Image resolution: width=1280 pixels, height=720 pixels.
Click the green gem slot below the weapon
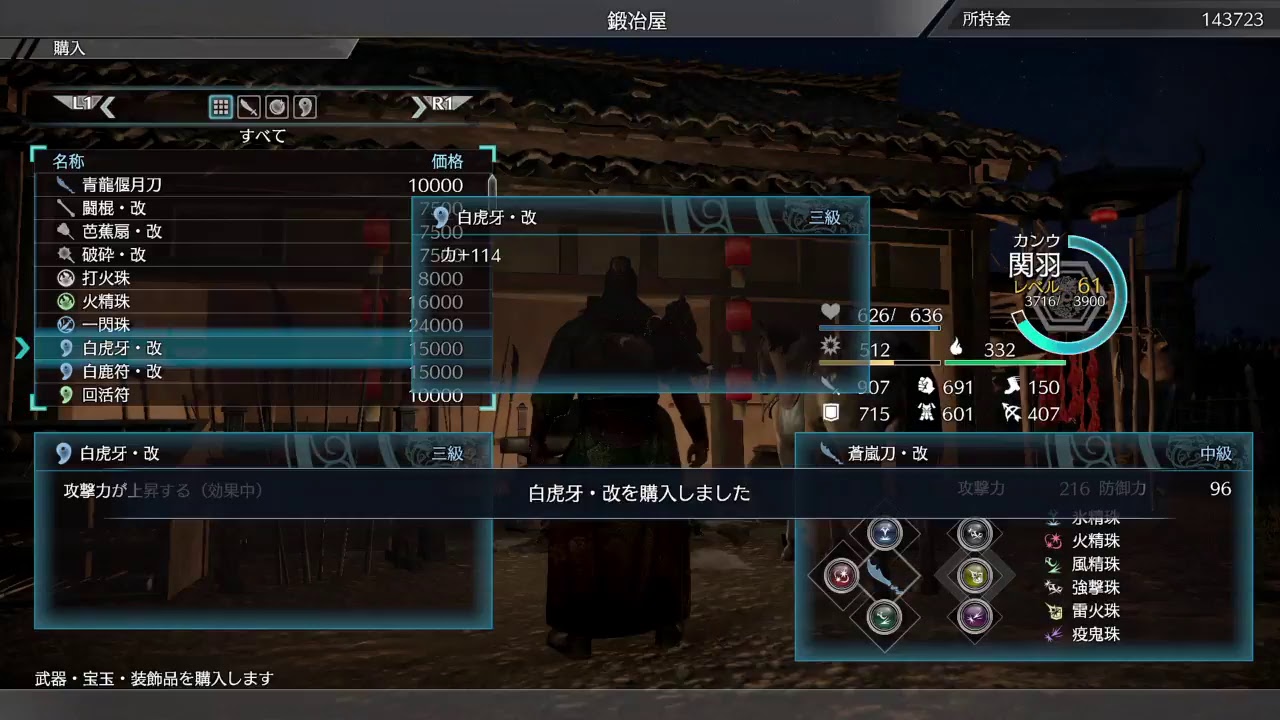(x=885, y=616)
